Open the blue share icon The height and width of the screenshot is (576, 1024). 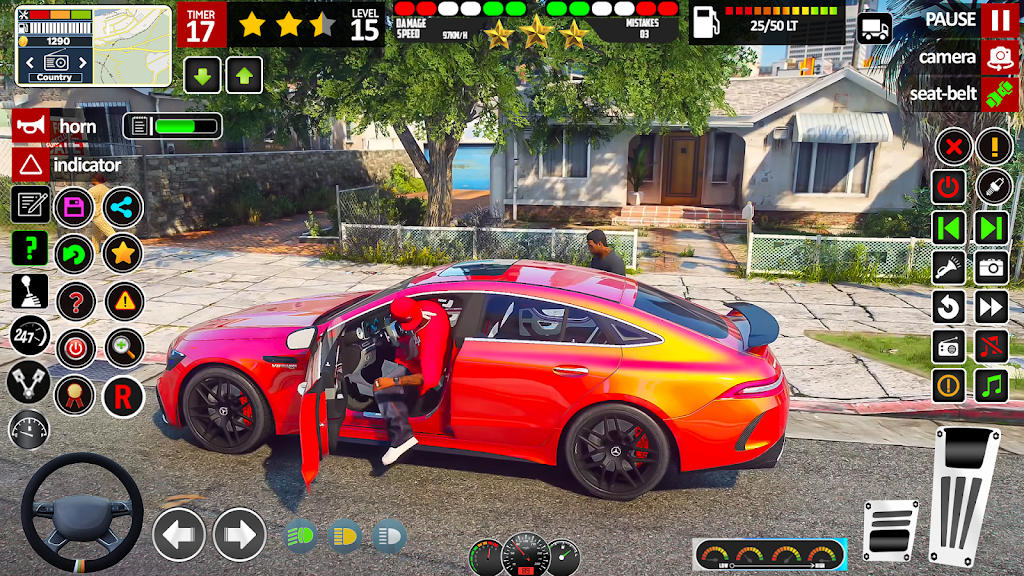click(123, 207)
